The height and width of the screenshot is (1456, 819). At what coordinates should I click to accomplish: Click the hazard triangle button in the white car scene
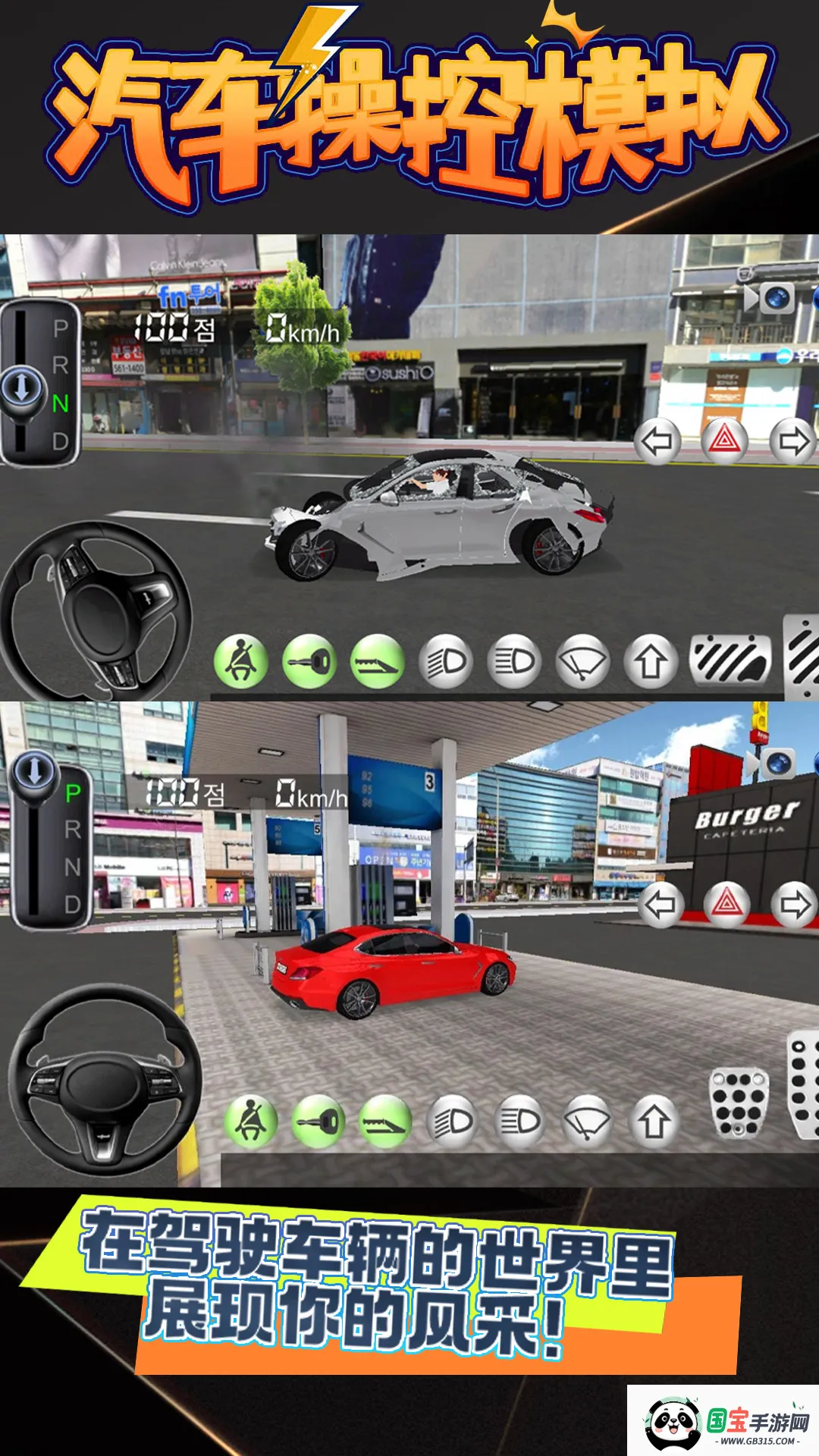[724, 440]
